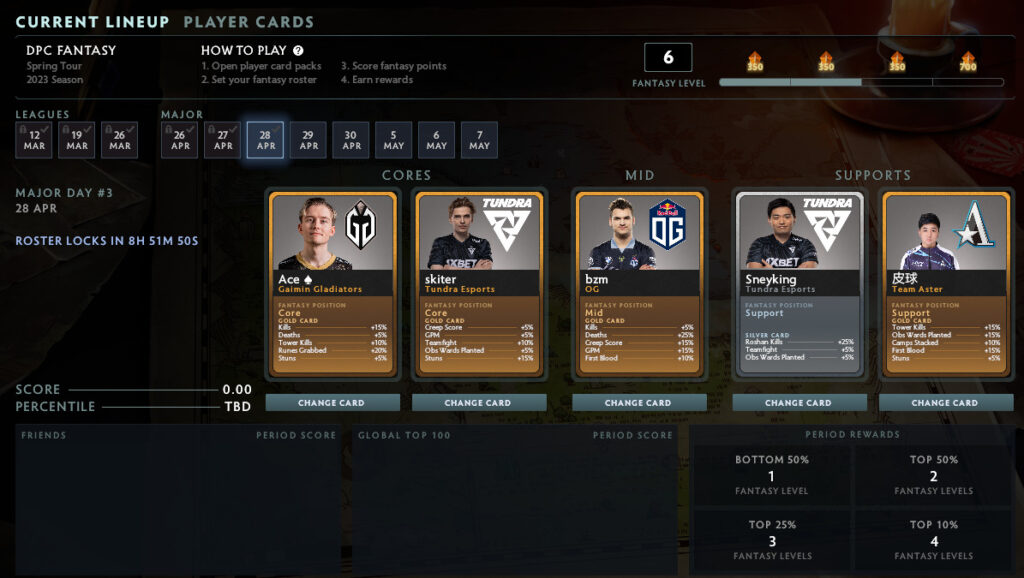Change the Ace core card

tap(333, 403)
